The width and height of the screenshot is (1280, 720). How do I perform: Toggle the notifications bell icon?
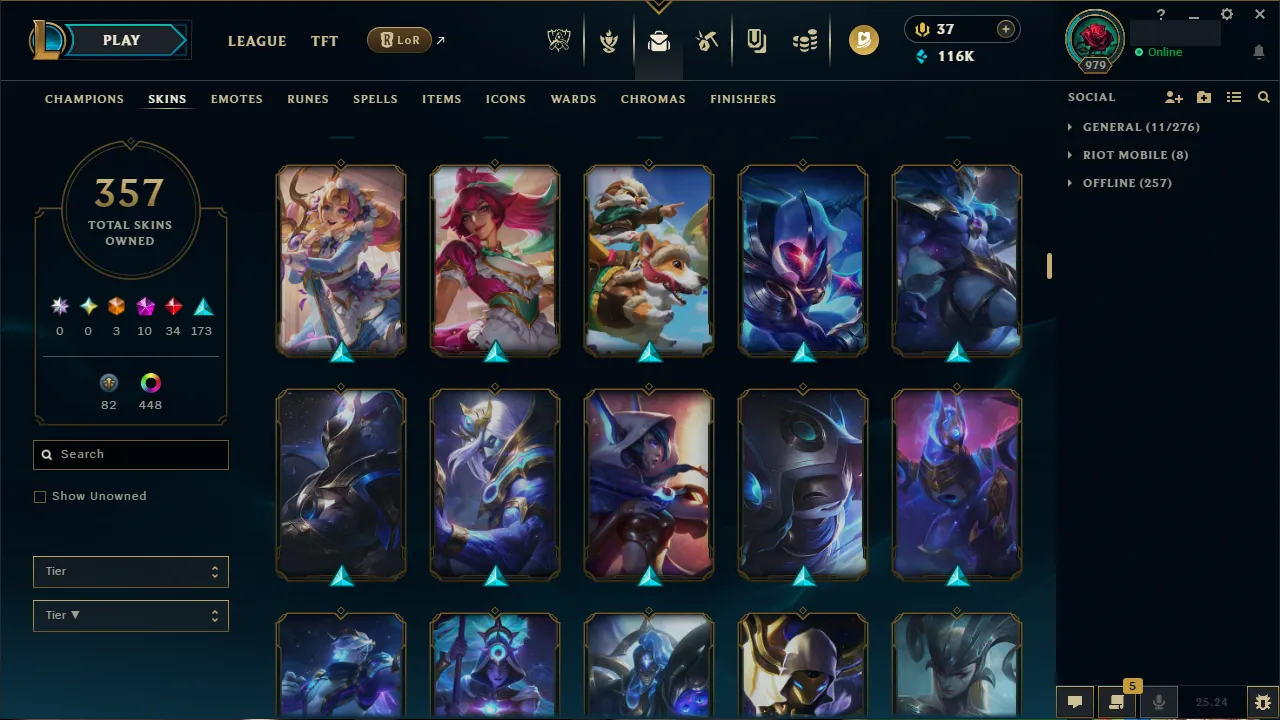tap(1258, 51)
